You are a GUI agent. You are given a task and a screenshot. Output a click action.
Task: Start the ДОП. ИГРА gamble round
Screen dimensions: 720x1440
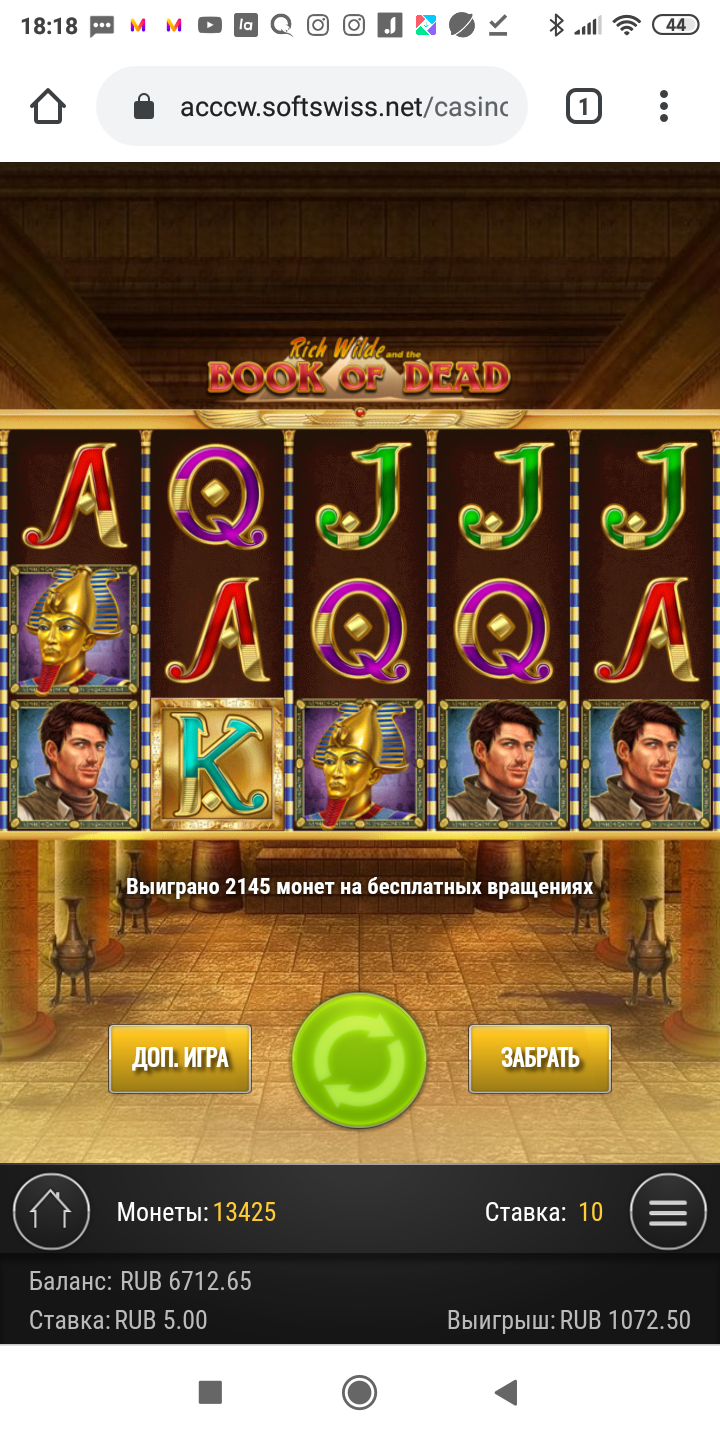click(x=180, y=1059)
